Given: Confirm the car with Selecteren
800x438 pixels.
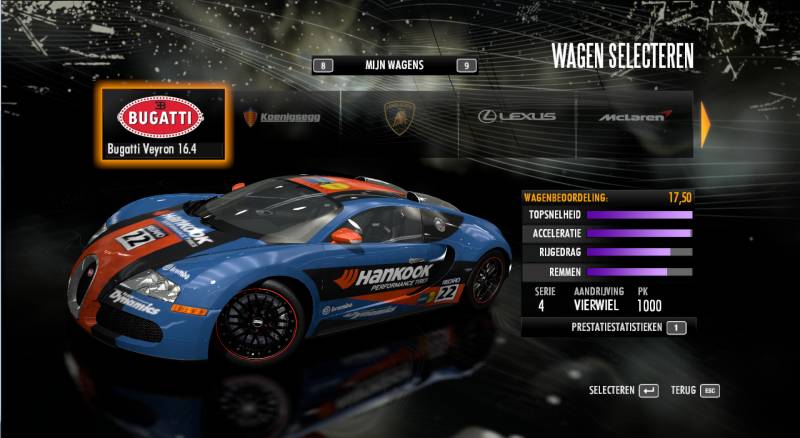Looking at the screenshot, I should 623,390.
